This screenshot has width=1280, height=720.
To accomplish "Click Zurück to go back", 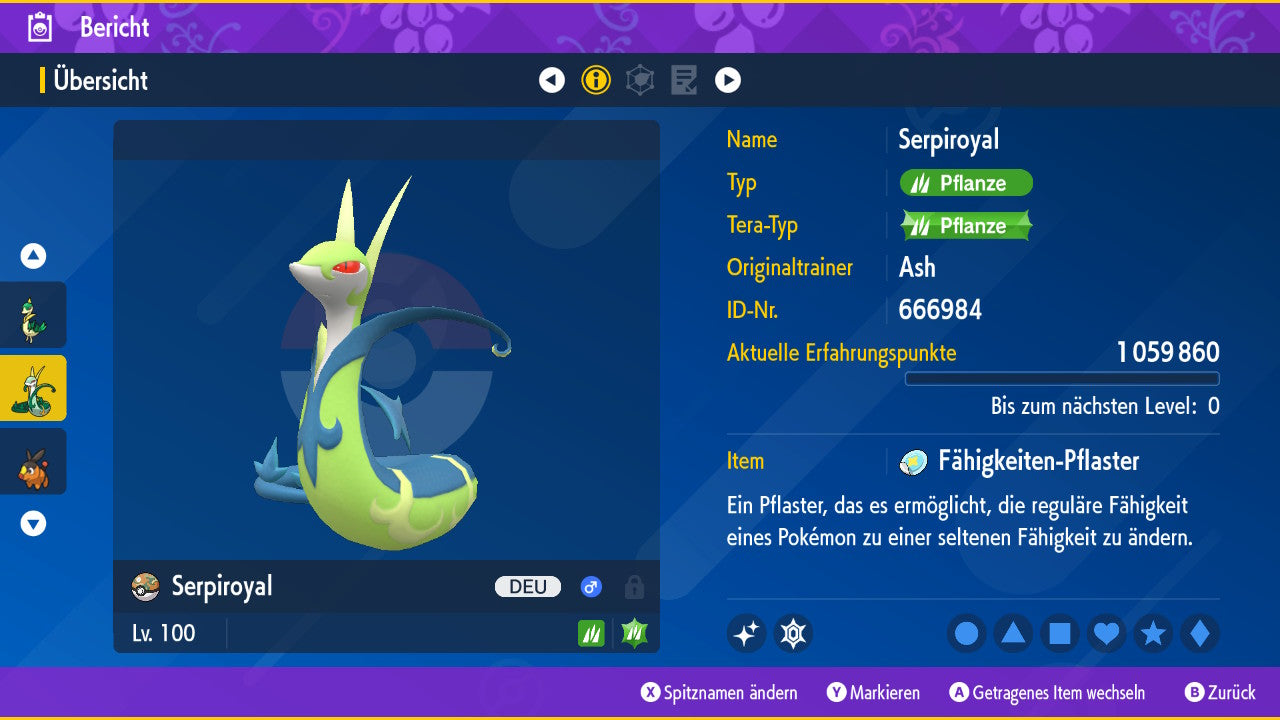I will click(1220, 692).
